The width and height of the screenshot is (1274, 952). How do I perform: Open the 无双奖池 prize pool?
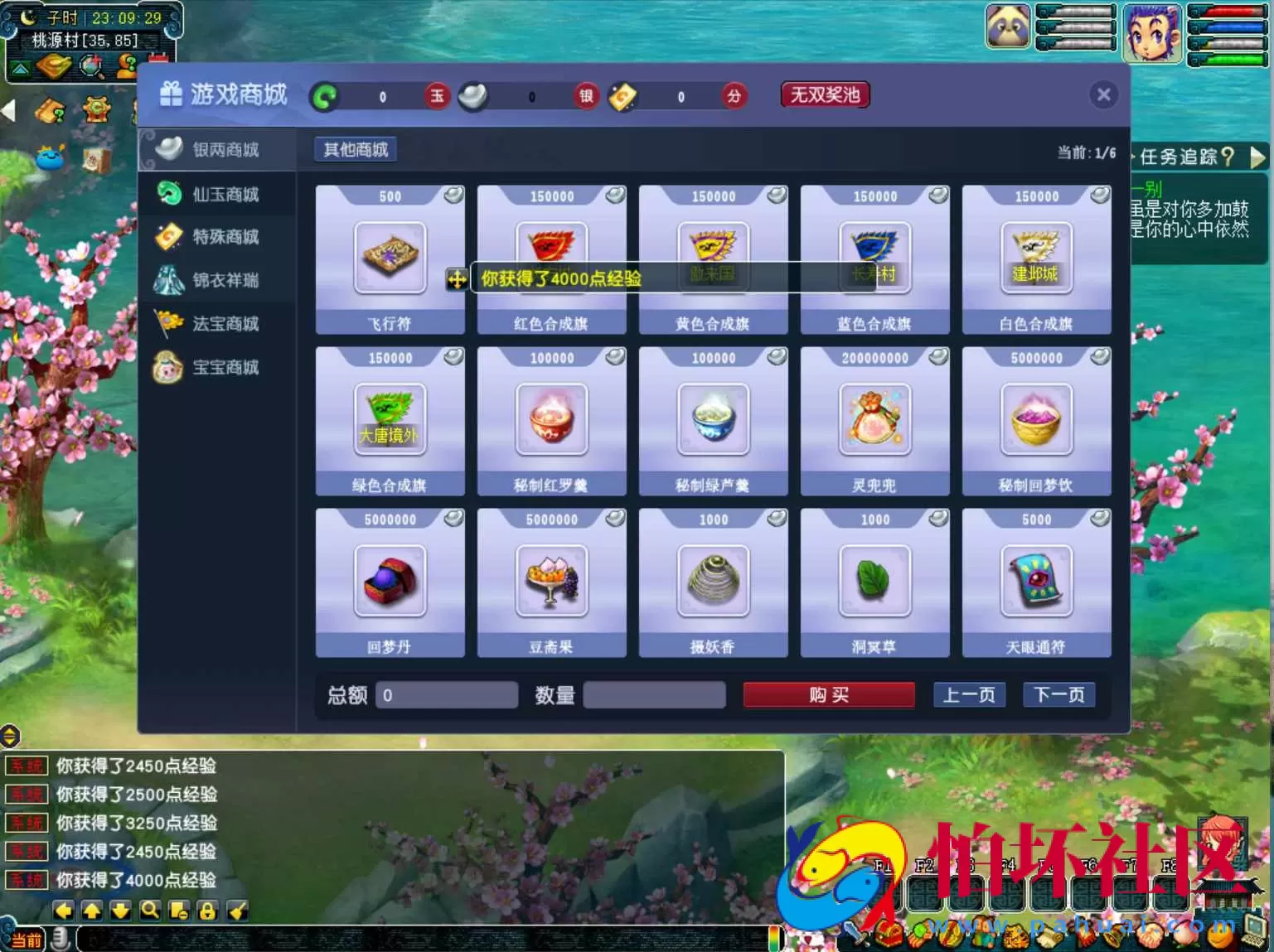[x=824, y=94]
